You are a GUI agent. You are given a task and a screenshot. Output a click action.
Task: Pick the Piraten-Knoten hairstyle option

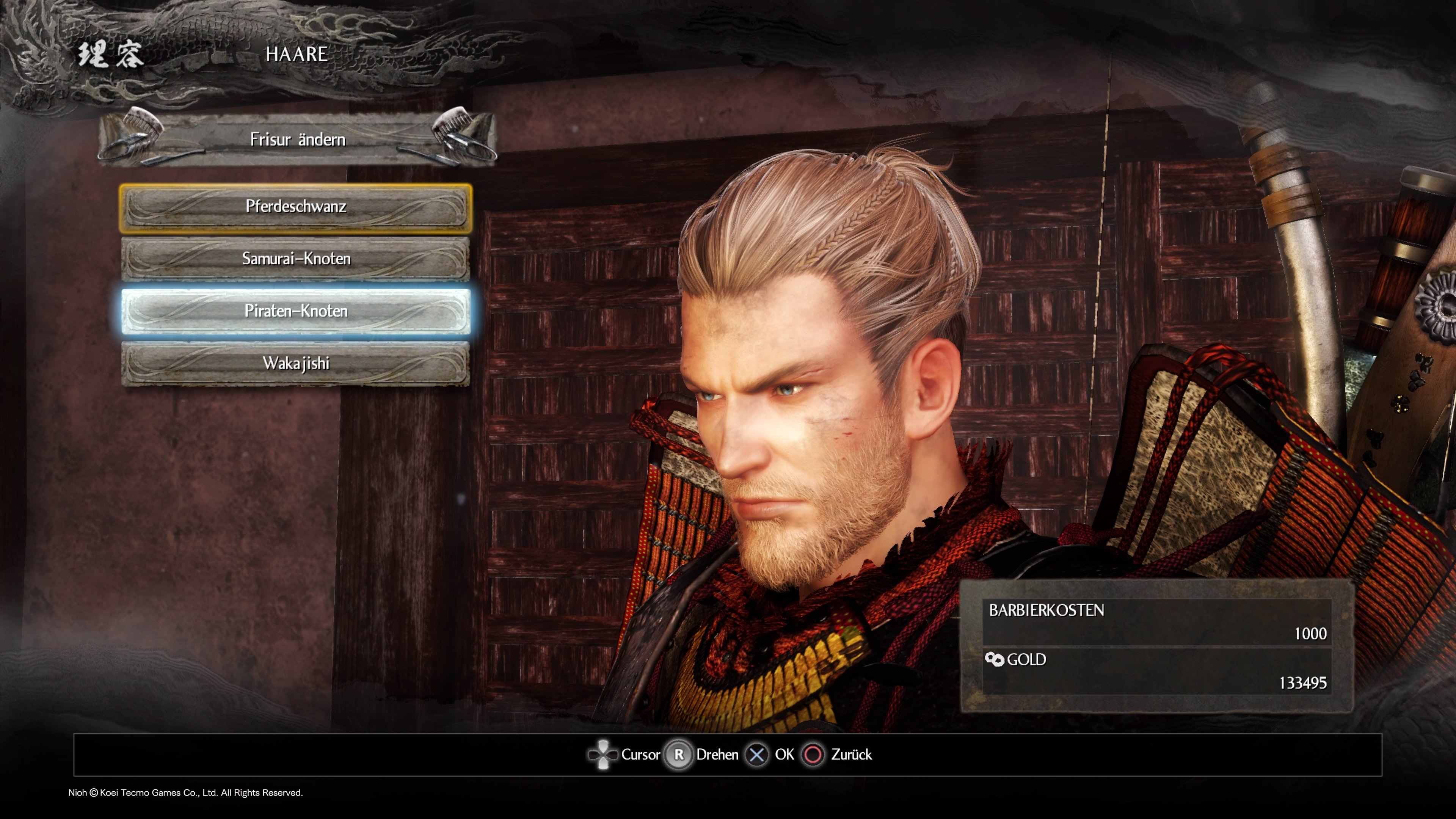click(296, 311)
